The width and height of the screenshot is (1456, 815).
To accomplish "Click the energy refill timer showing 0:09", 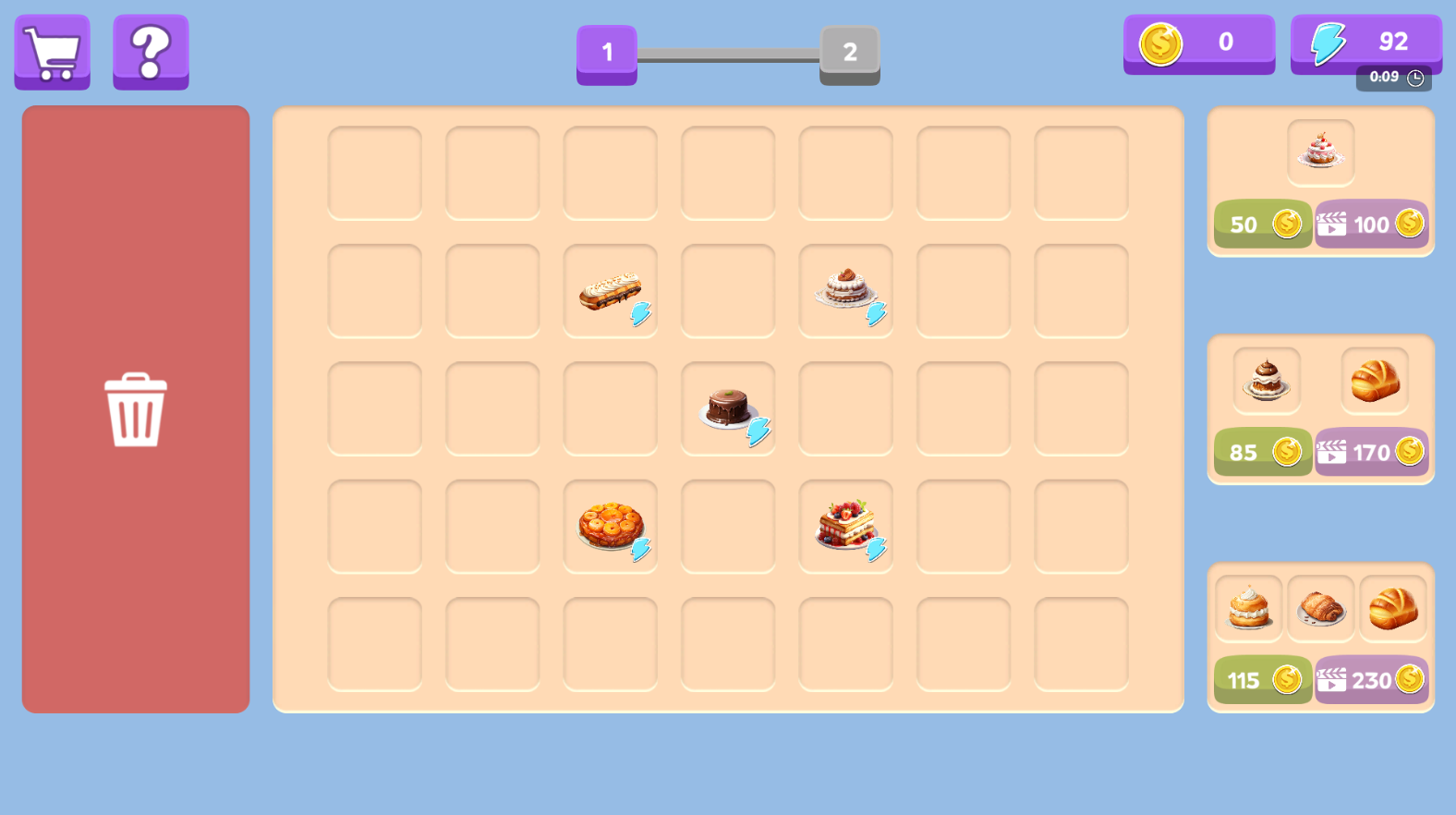I will pyautogui.click(x=1393, y=78).
